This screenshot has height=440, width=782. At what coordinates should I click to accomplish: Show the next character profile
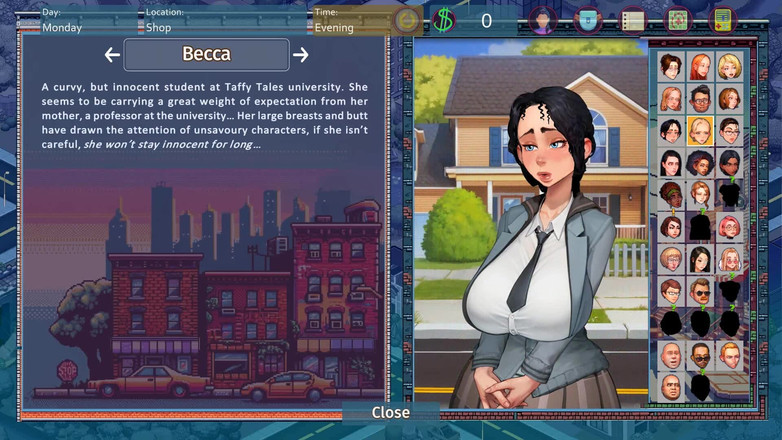pos(301,55)
